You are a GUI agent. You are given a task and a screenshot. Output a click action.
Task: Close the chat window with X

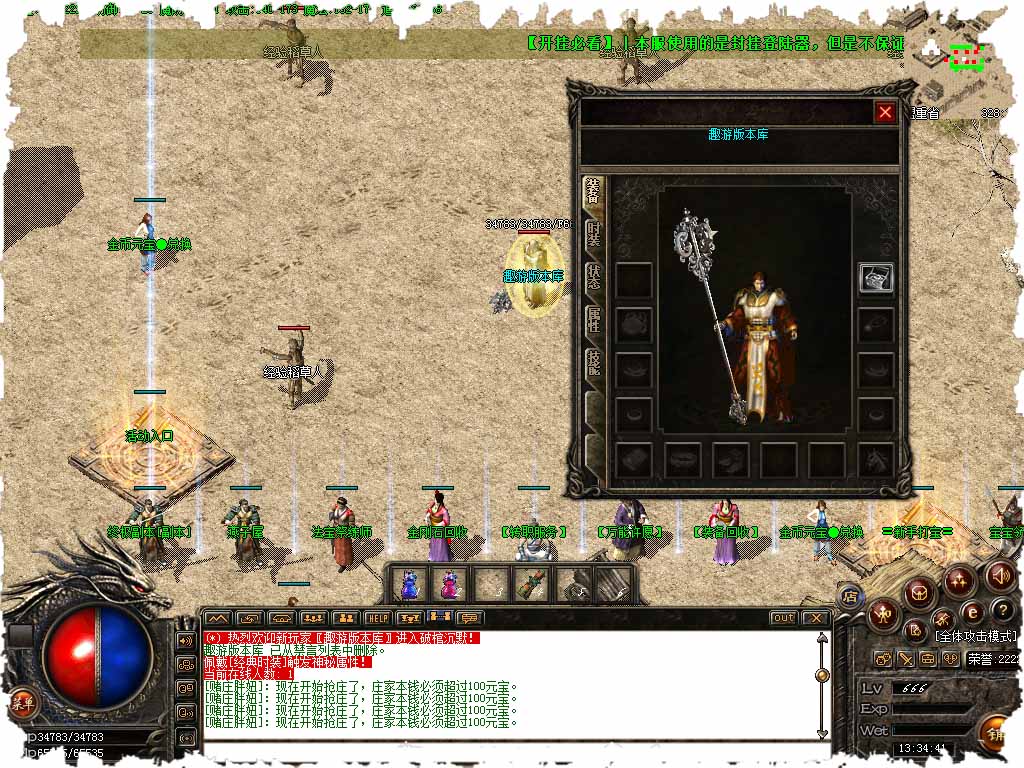point(815,618)
